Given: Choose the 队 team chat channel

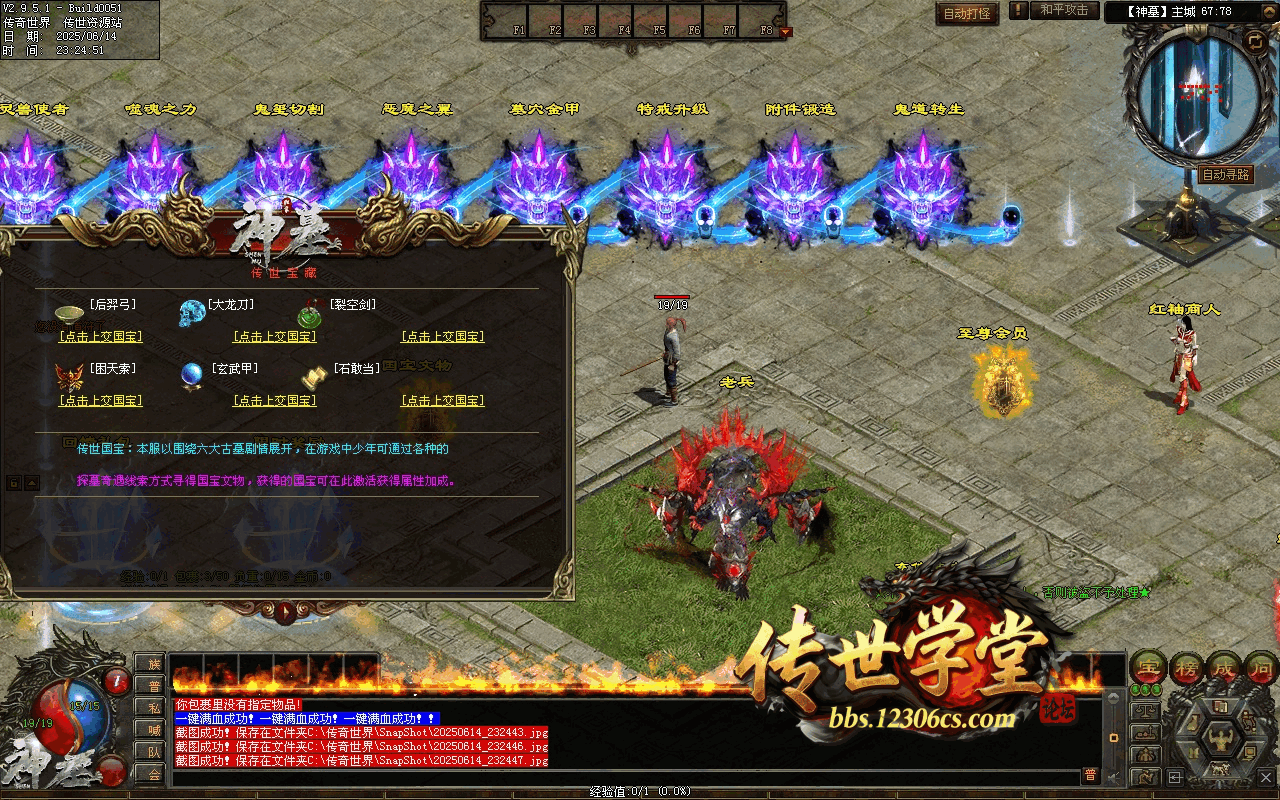Looking at the screenshot, I should click(153, 752).
